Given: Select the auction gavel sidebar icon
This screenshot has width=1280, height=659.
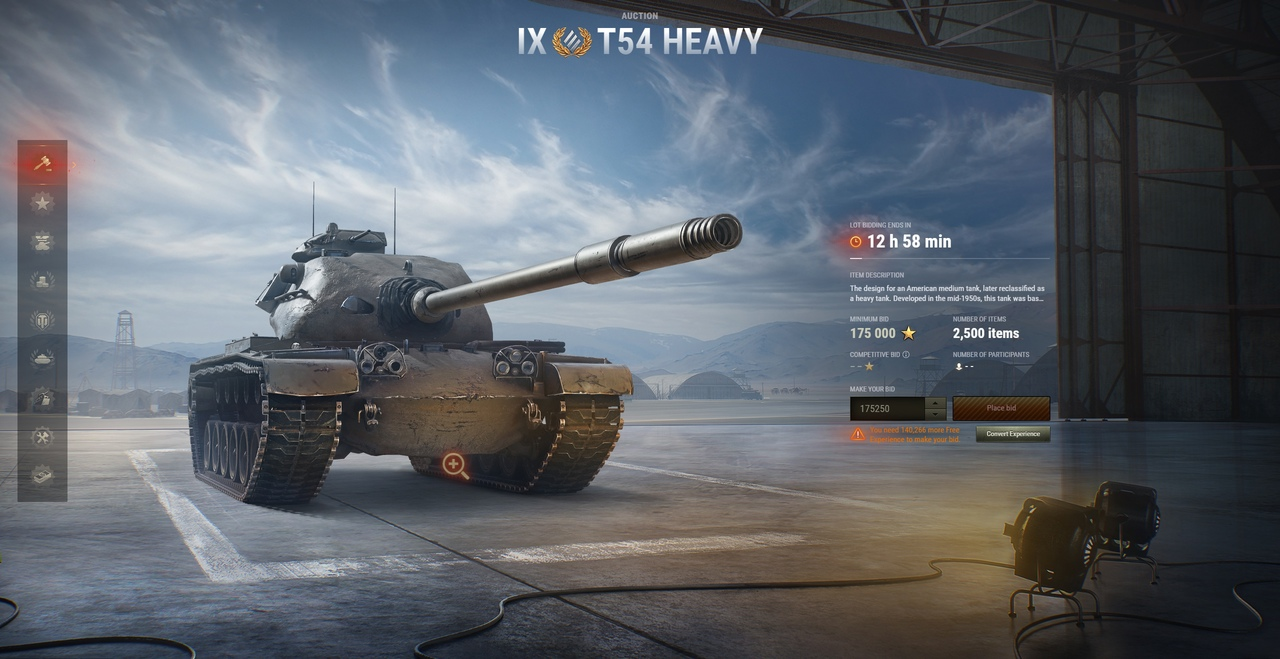Looking at the screenshot, I should tap(42, 162).
